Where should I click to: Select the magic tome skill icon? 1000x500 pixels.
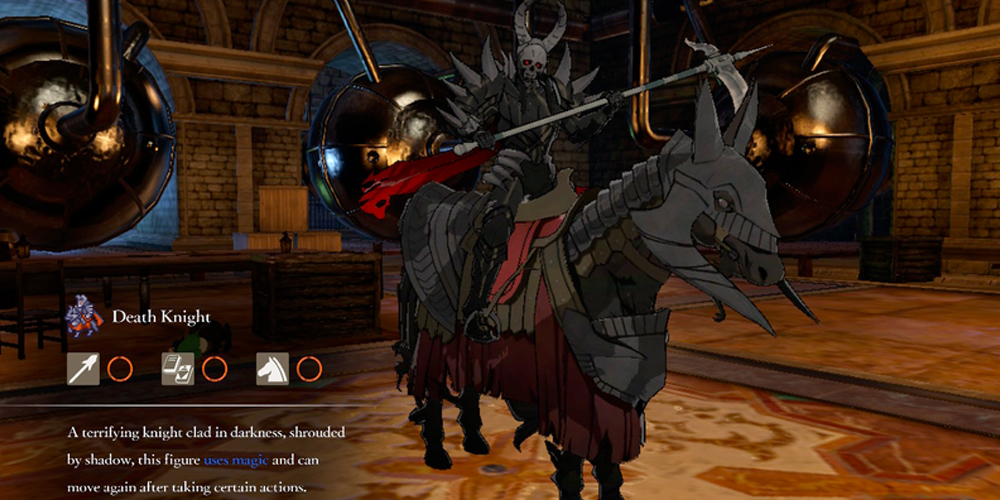tap(178, 369)
